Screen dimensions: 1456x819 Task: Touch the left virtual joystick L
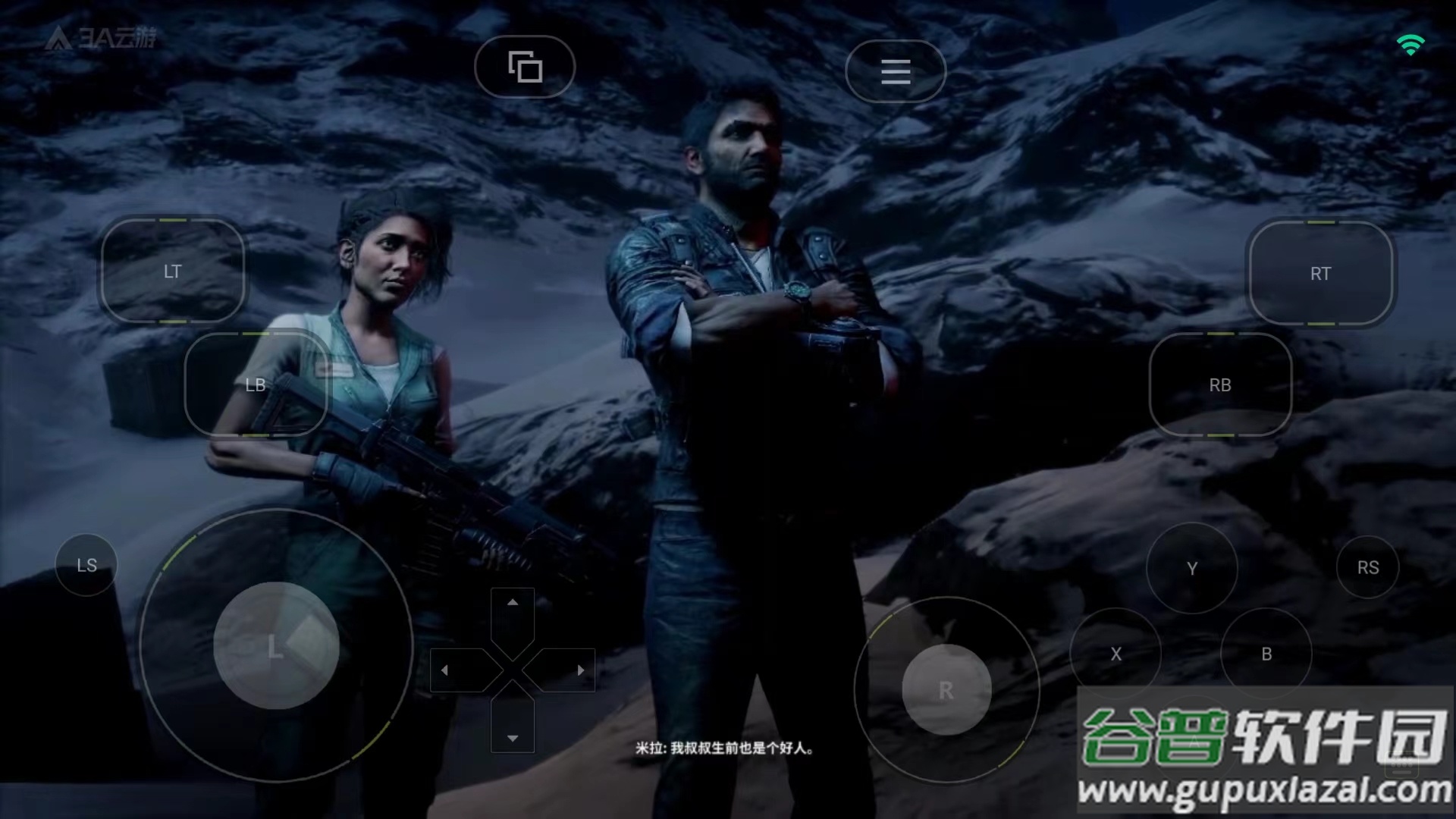click(x=276, y=645)
